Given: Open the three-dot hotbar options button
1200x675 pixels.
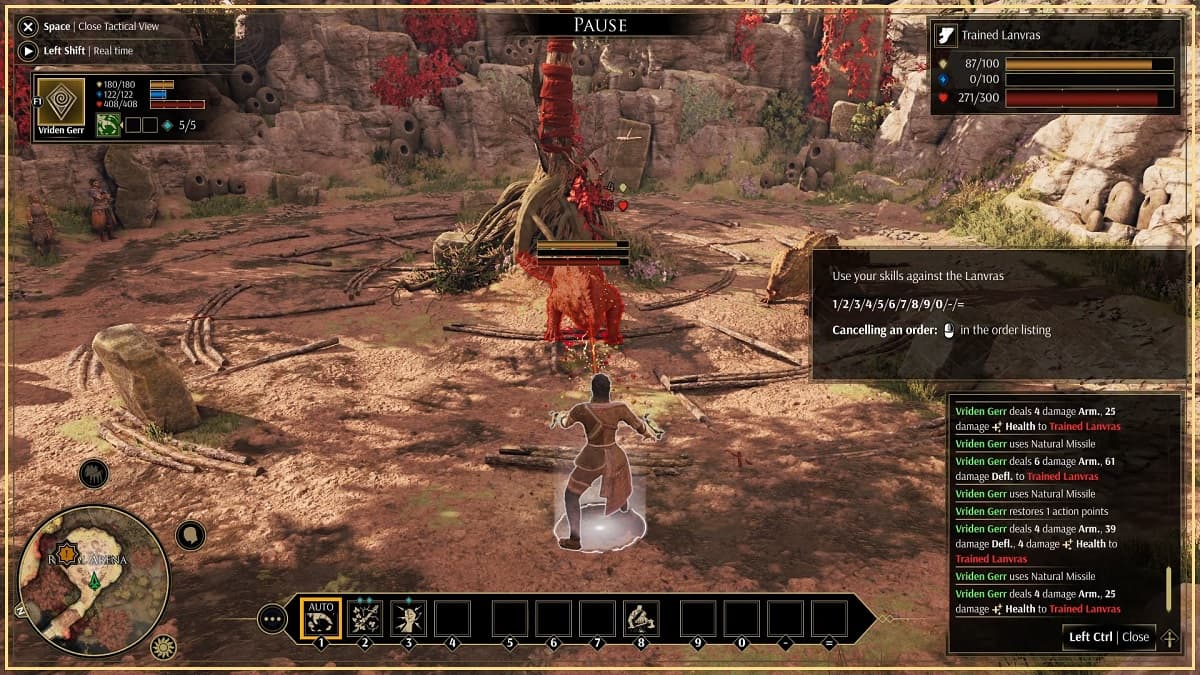Looking at the screenshot, I should coord(272,619).
